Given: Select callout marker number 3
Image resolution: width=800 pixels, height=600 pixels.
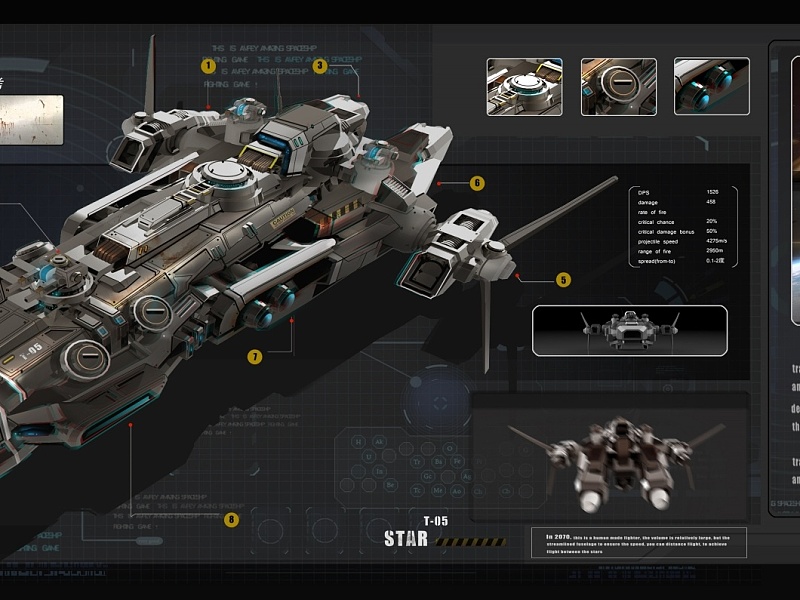Looking at the screenshot, I should point(319,66).
